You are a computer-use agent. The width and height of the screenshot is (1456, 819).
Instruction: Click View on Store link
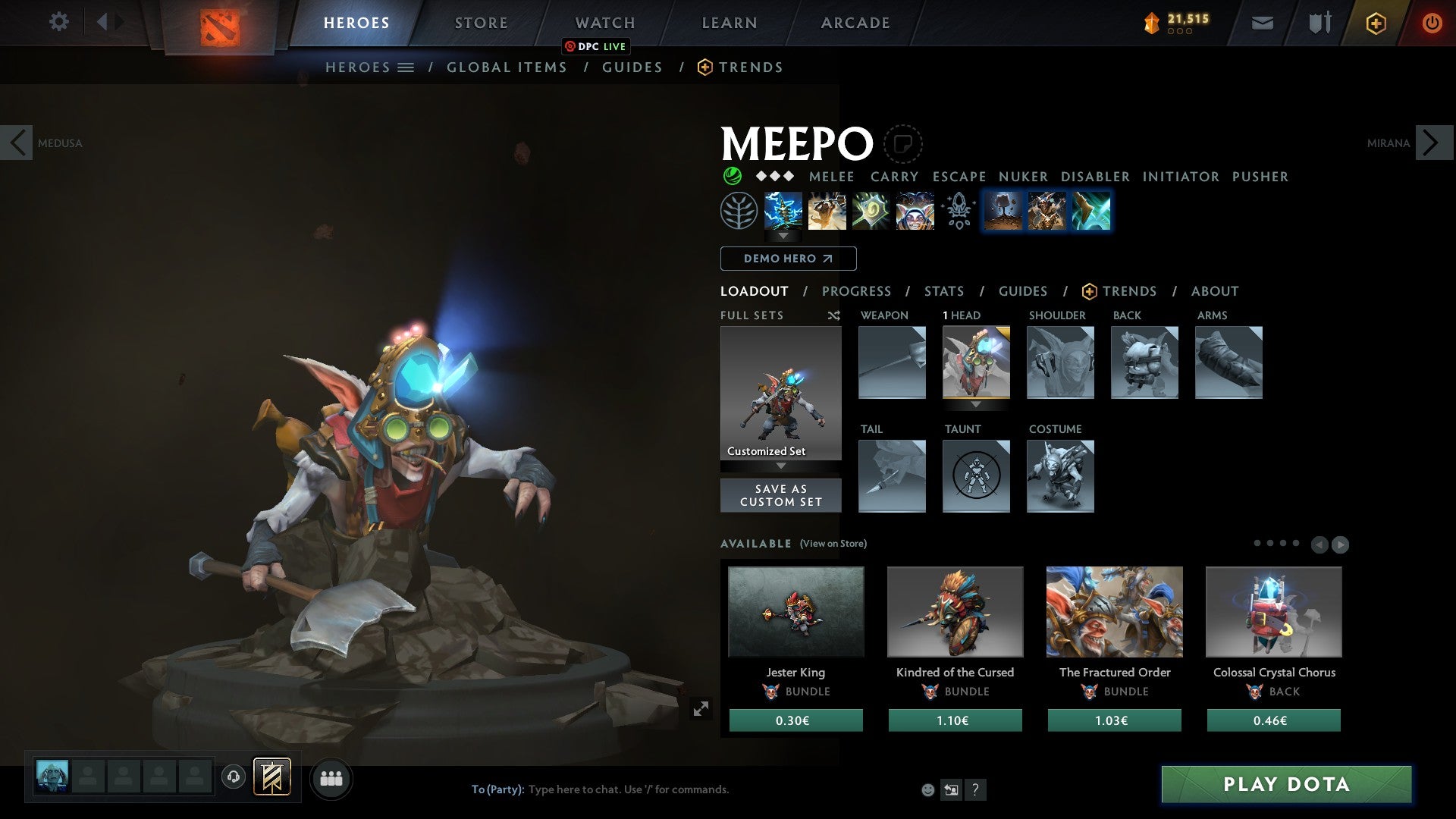pyautogui.click(x=833, y=544)
